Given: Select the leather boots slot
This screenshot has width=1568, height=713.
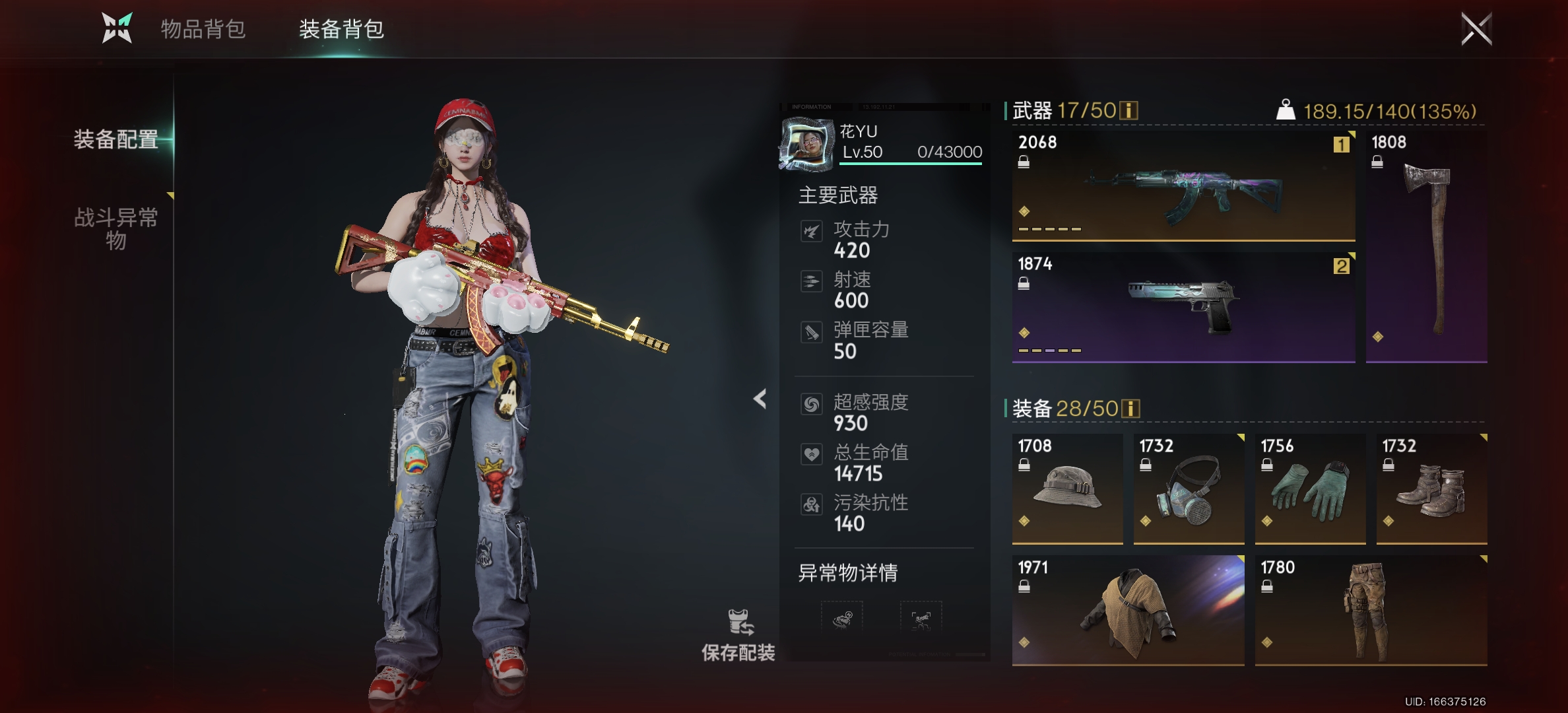Looking at the screenshot, I should click(1431, 489).
